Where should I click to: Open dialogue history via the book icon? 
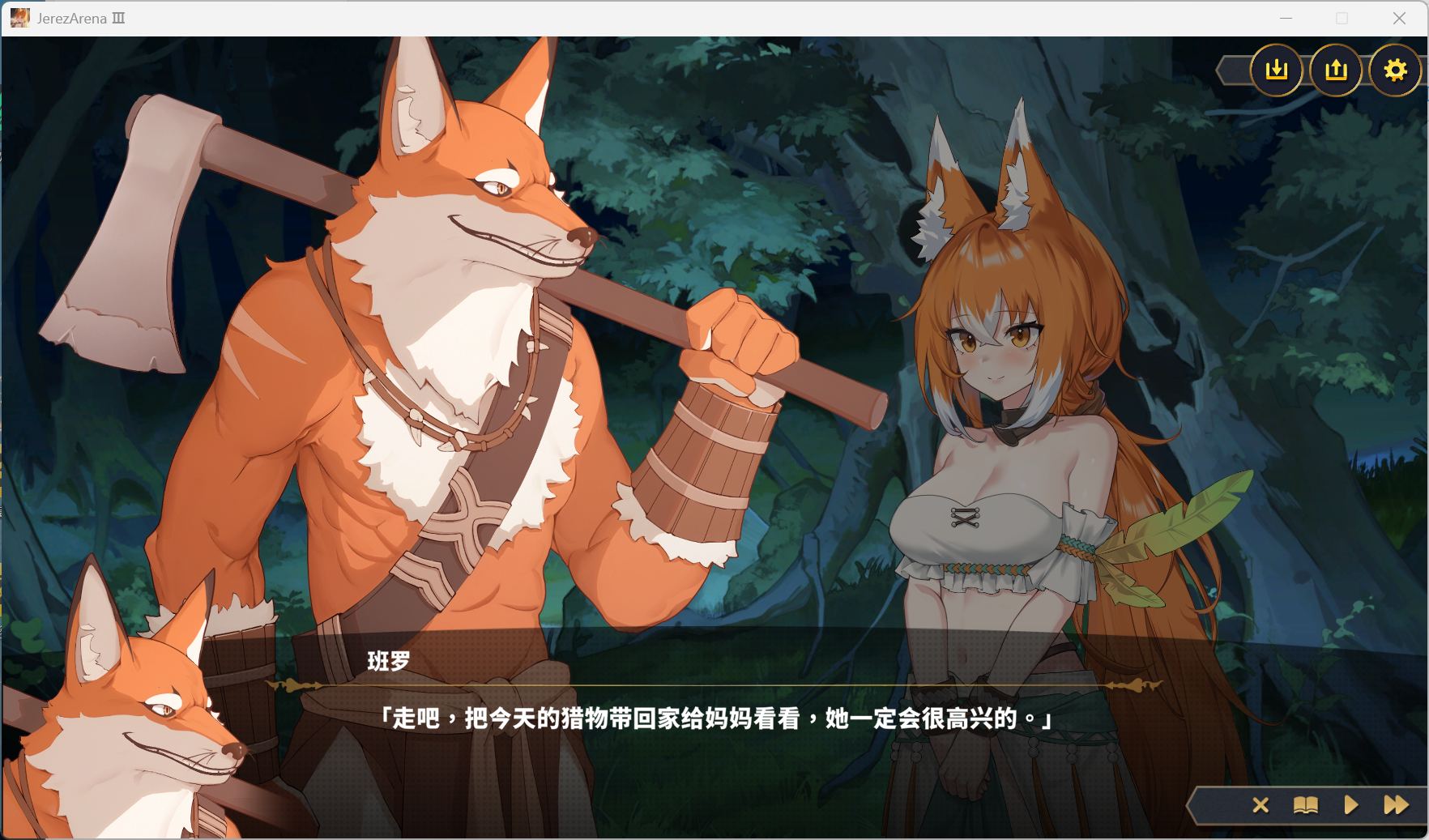1305,805
